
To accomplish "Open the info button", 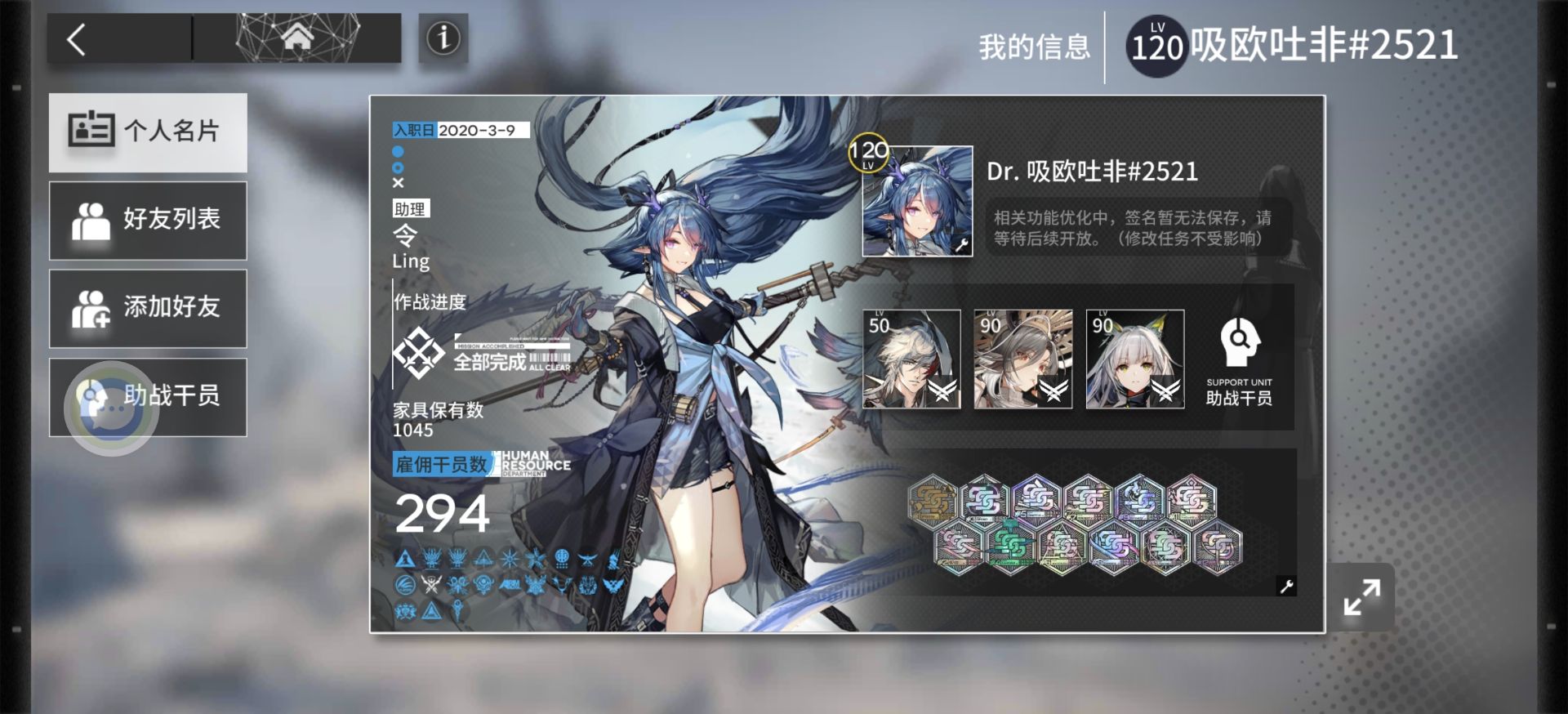I will [x=443, y=38].
